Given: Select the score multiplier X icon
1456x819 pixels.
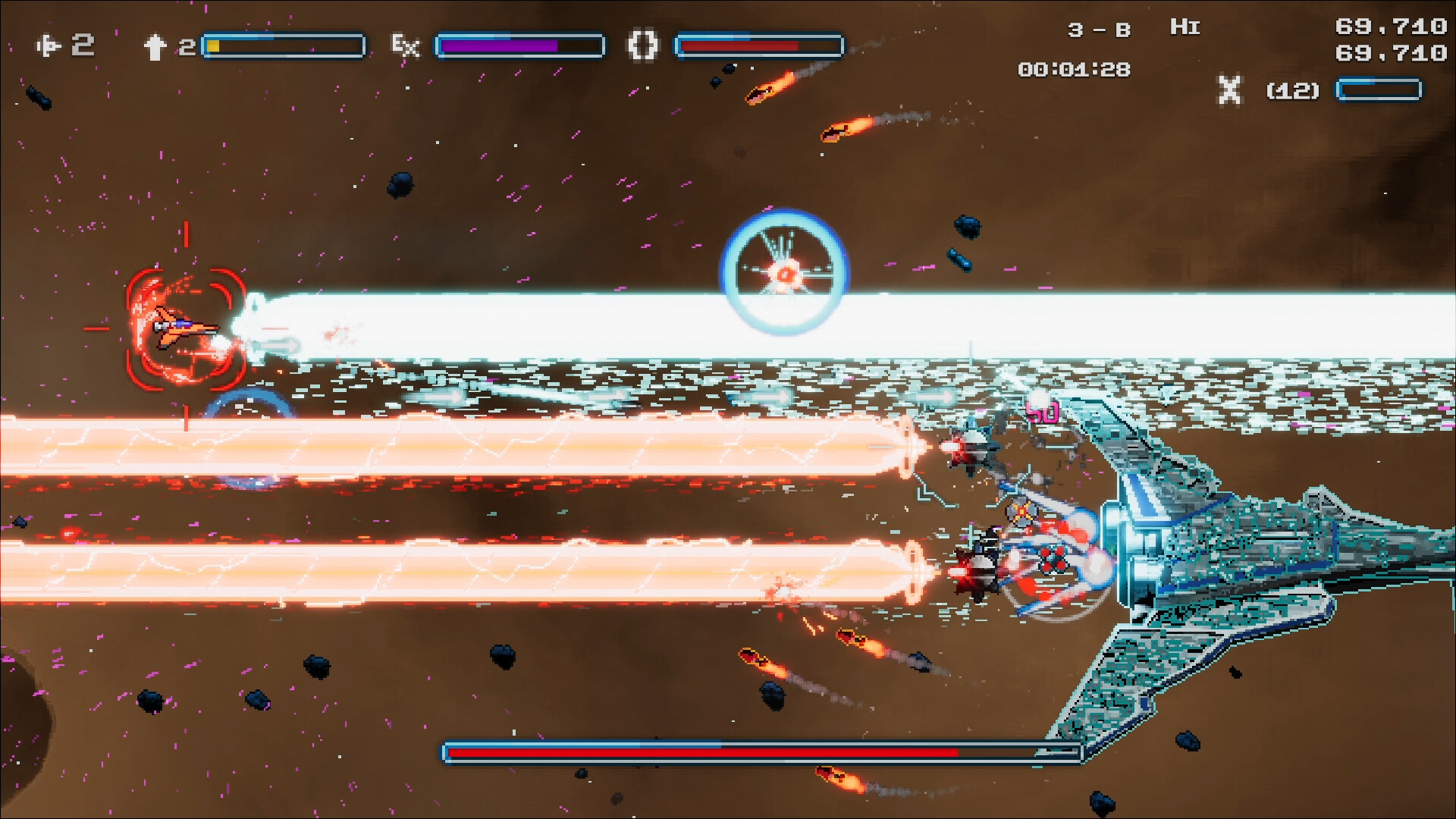Looking at the screenshot, I should coord(1229,90).
